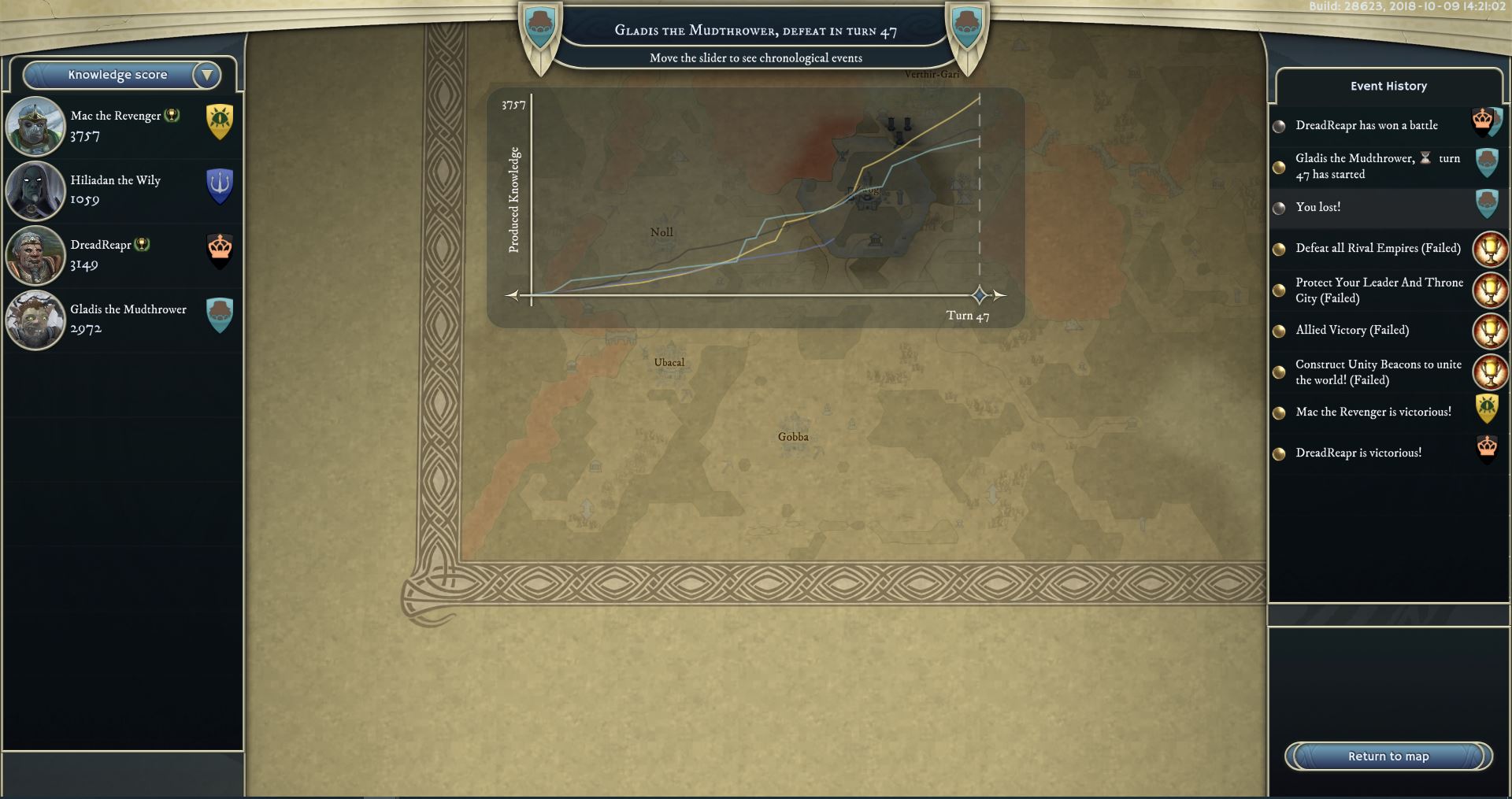This screenshot has width=1512, height=799.
Task: Select 'Construct Unity Beacons' event entry
Action: coord(1377,372)
